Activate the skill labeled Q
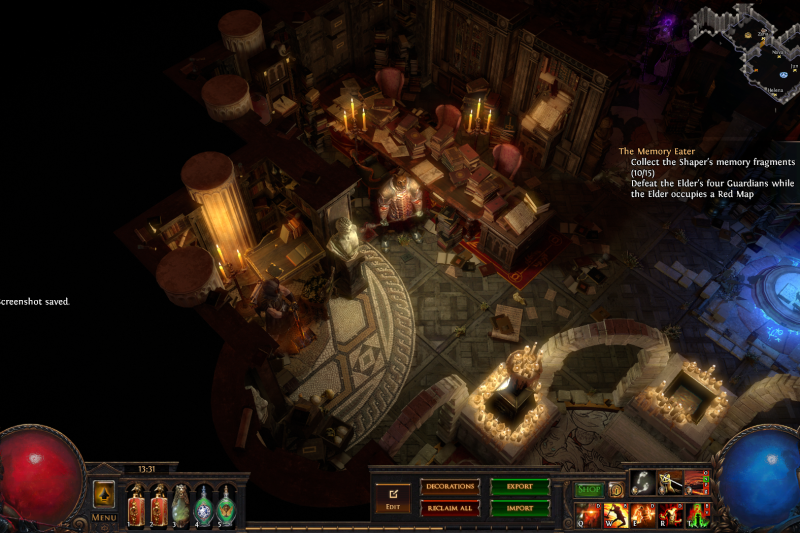The height and width of the screenshot is (533, 800). [x=587, y=515]
